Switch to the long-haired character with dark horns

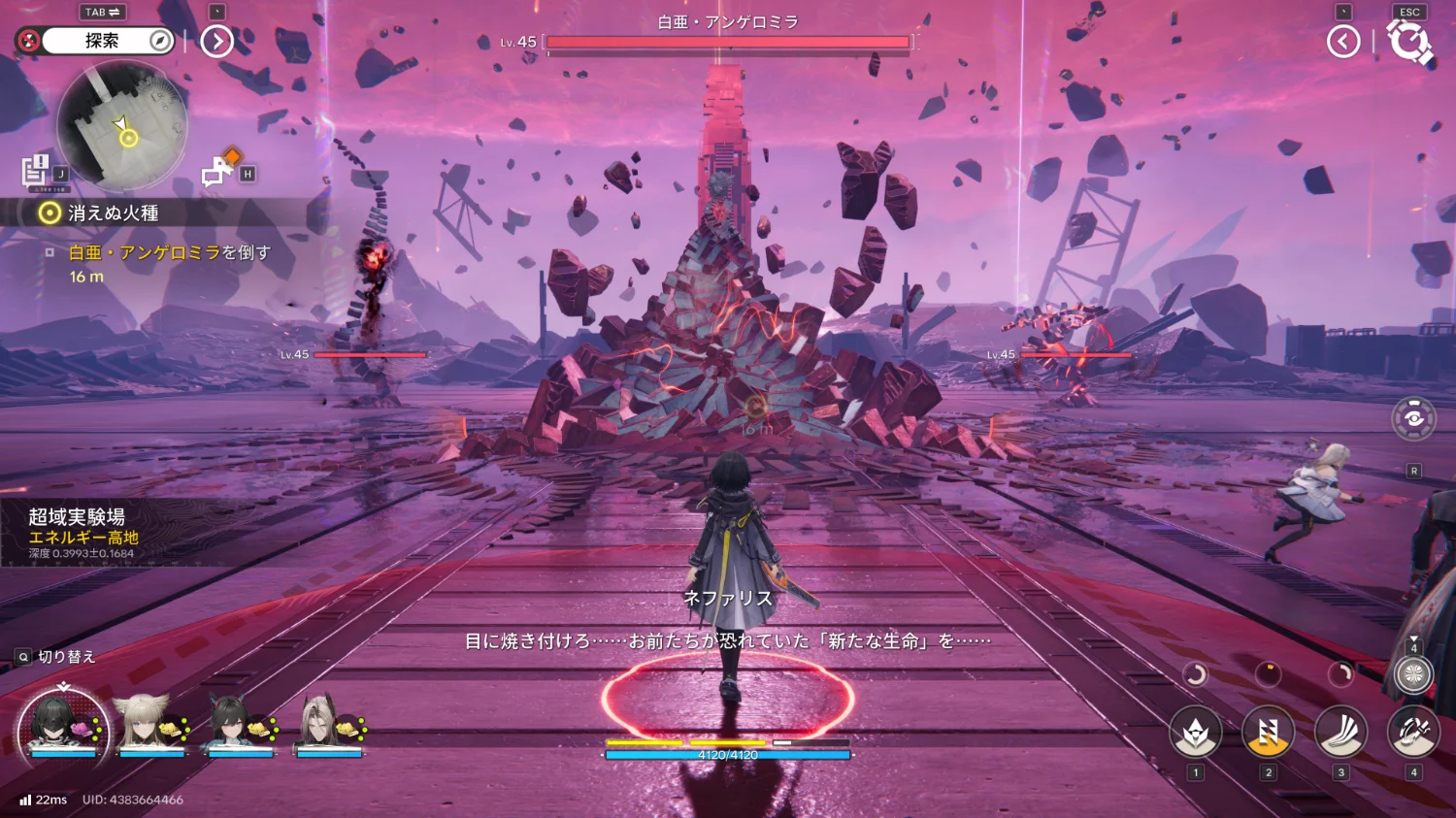[x=326, y=724]
